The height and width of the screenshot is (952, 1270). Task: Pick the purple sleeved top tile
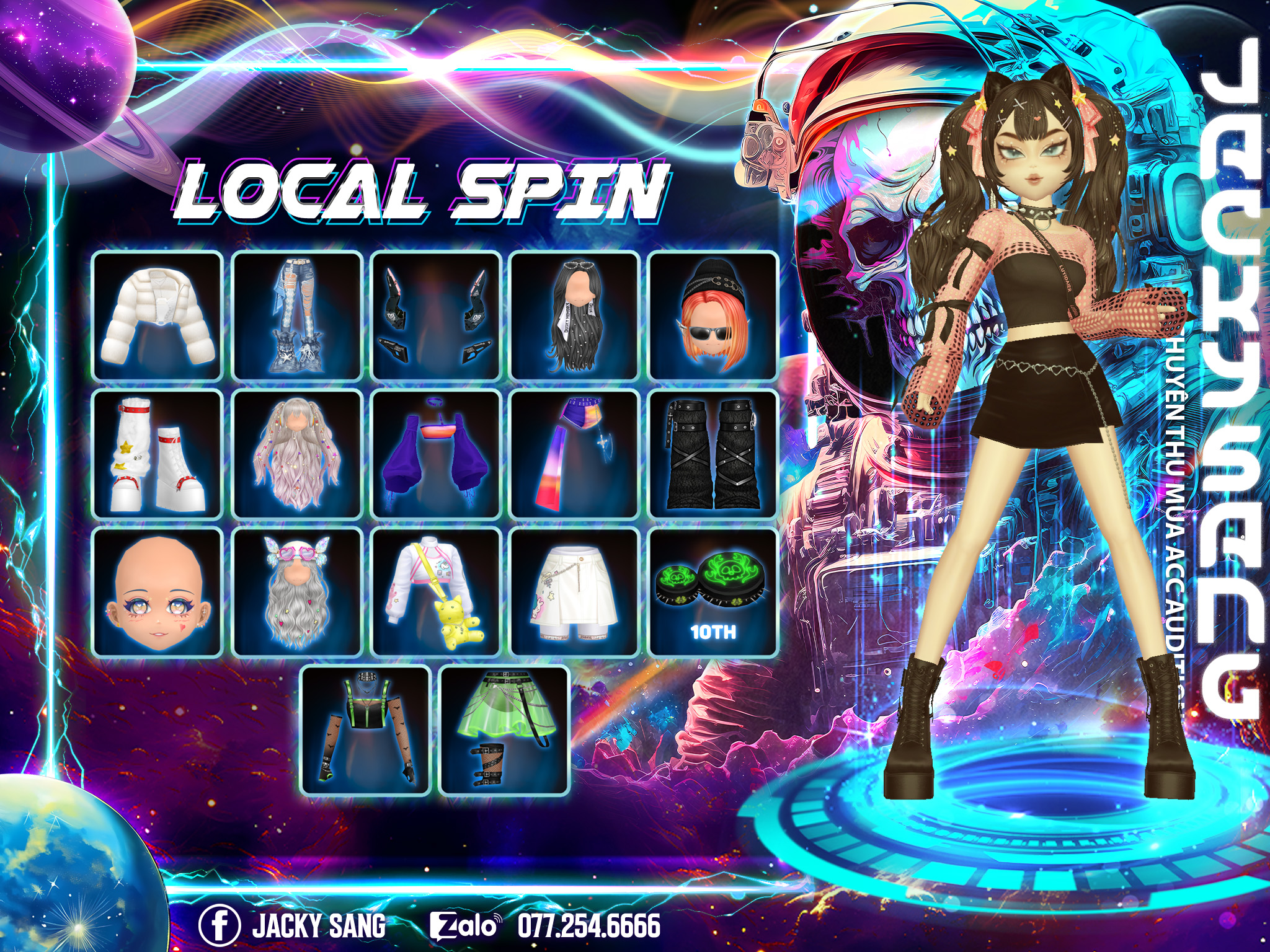coord(436,455)
